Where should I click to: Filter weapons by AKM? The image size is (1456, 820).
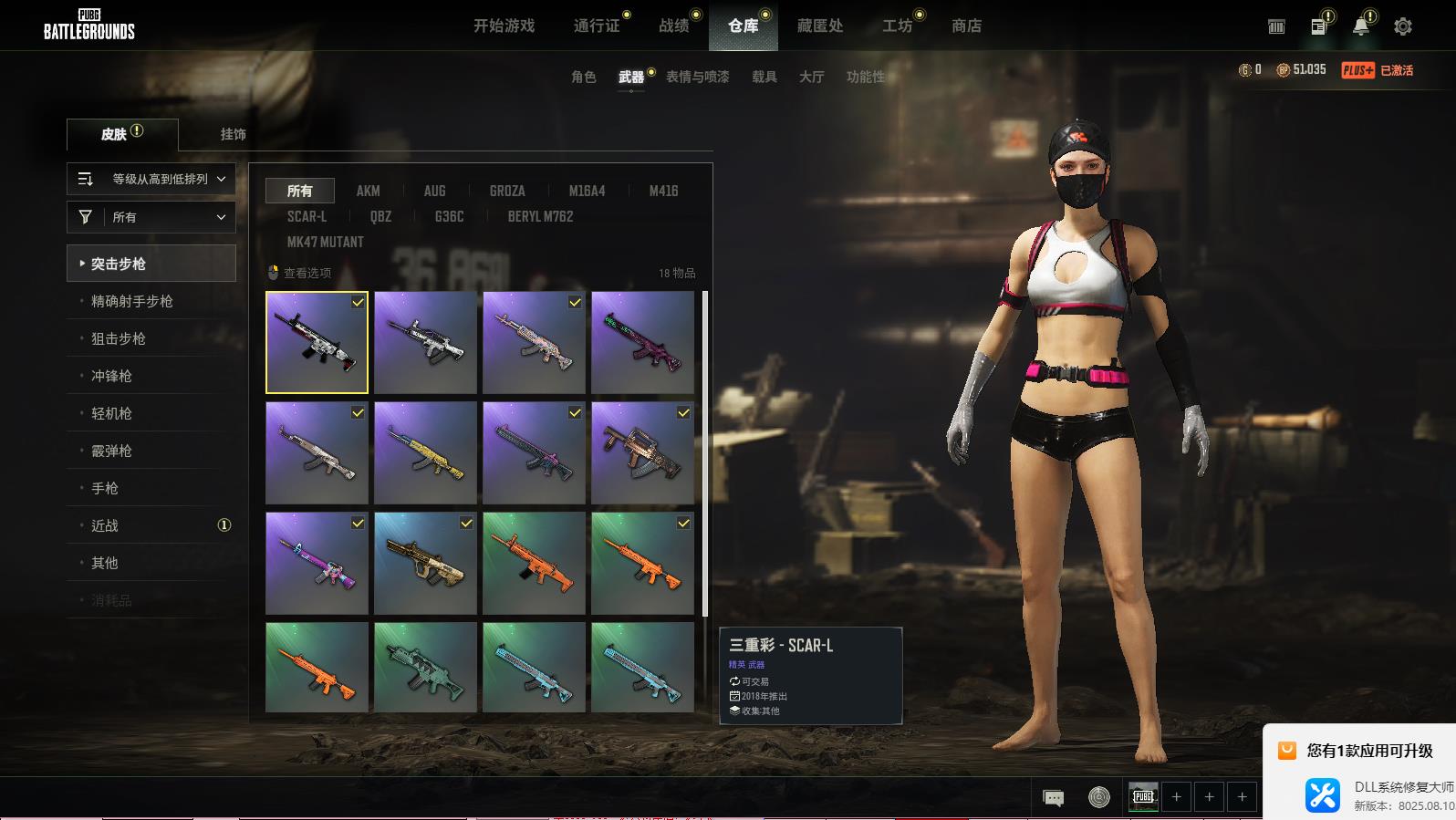368,191
